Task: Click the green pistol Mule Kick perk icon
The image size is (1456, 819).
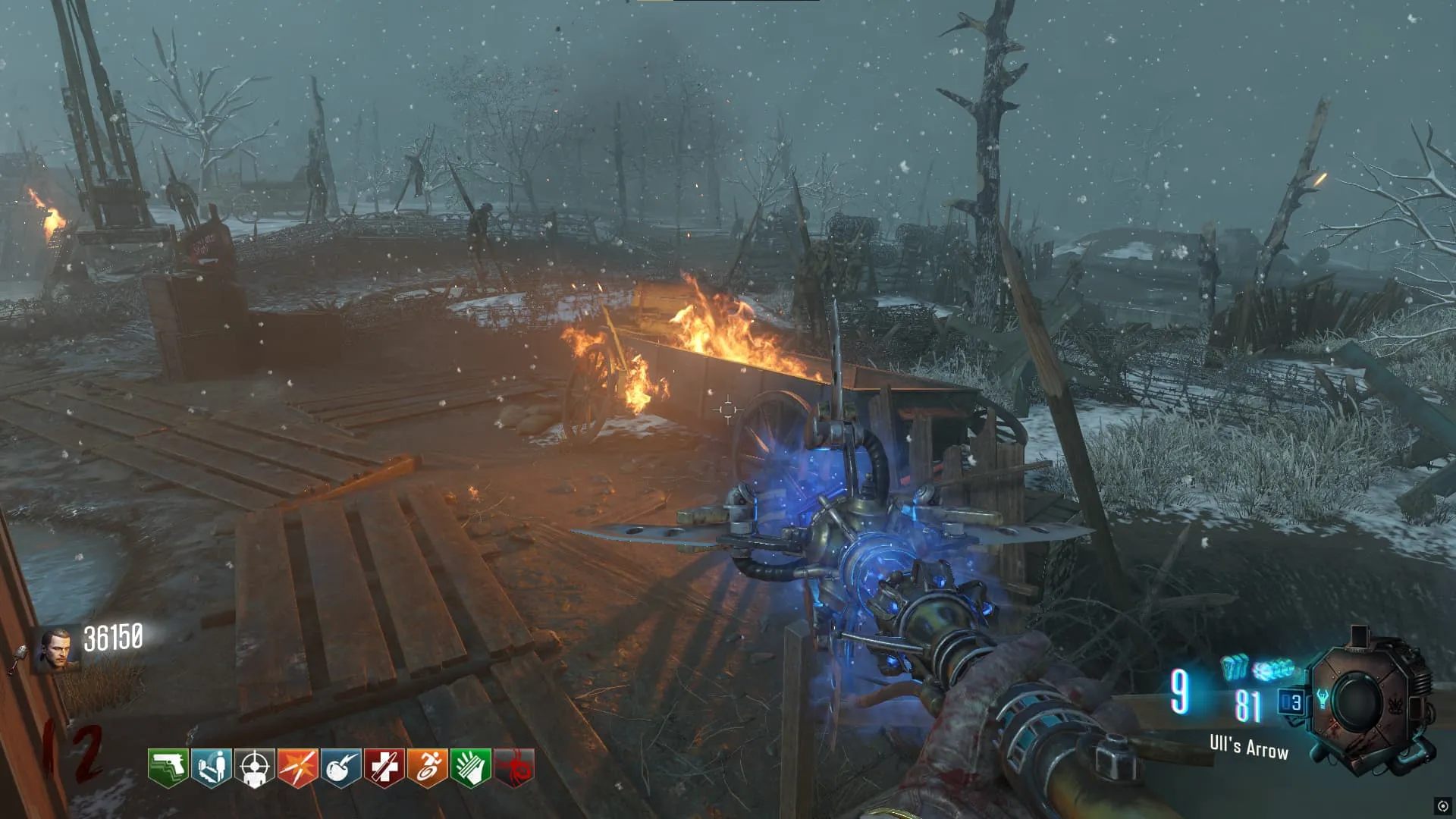Action: (x=168, y=767)
